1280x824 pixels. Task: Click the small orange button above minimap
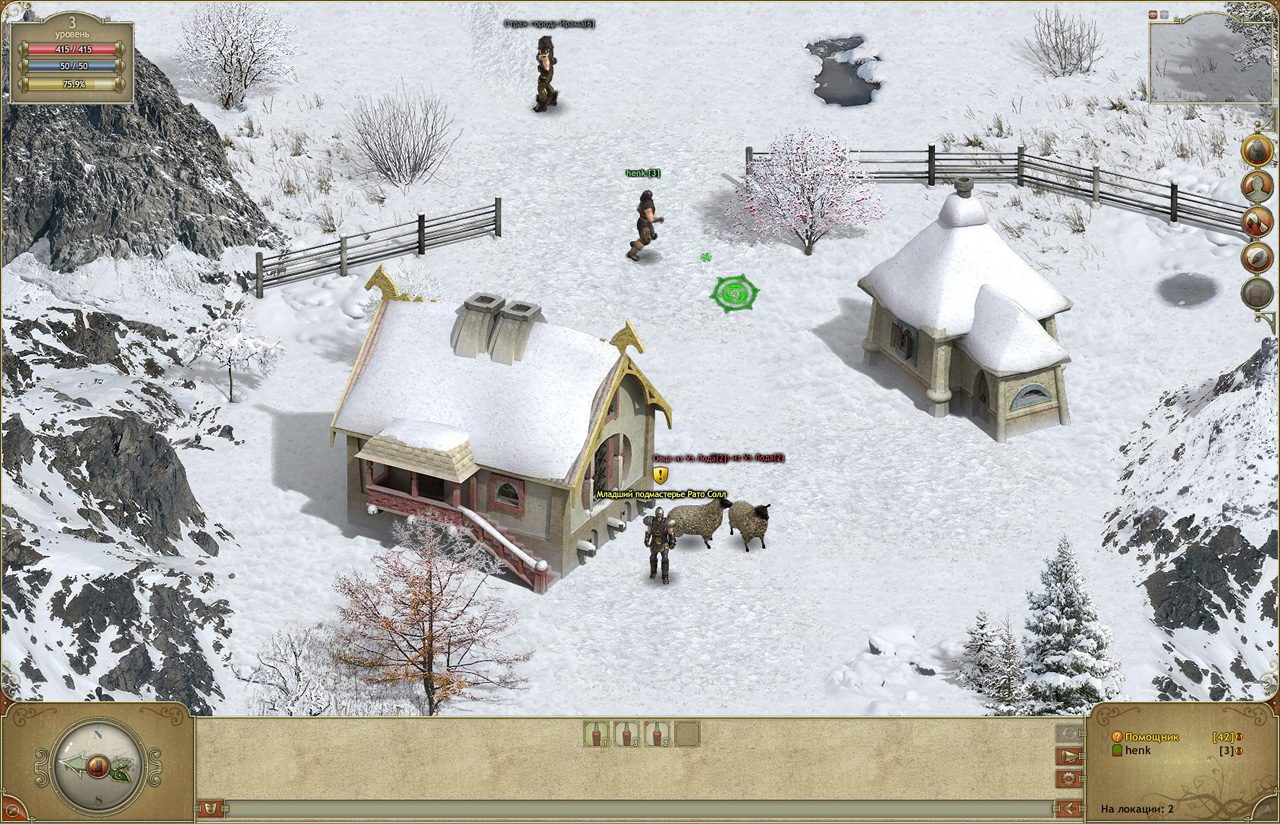point(1153,14)
